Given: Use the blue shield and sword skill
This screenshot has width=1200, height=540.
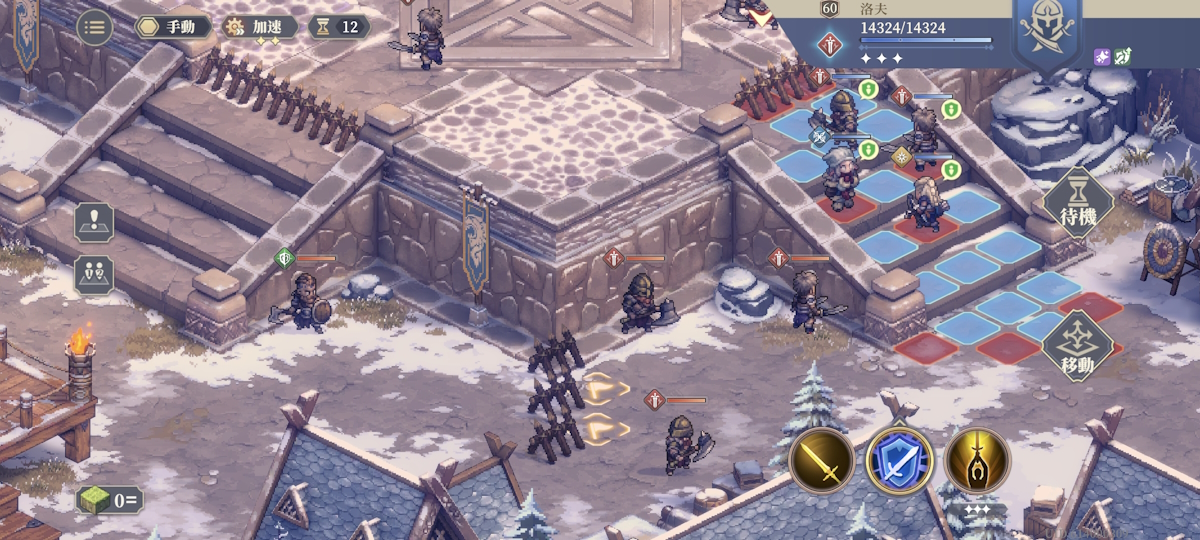Looking at the screenshot, I should (x=899, y=461).
